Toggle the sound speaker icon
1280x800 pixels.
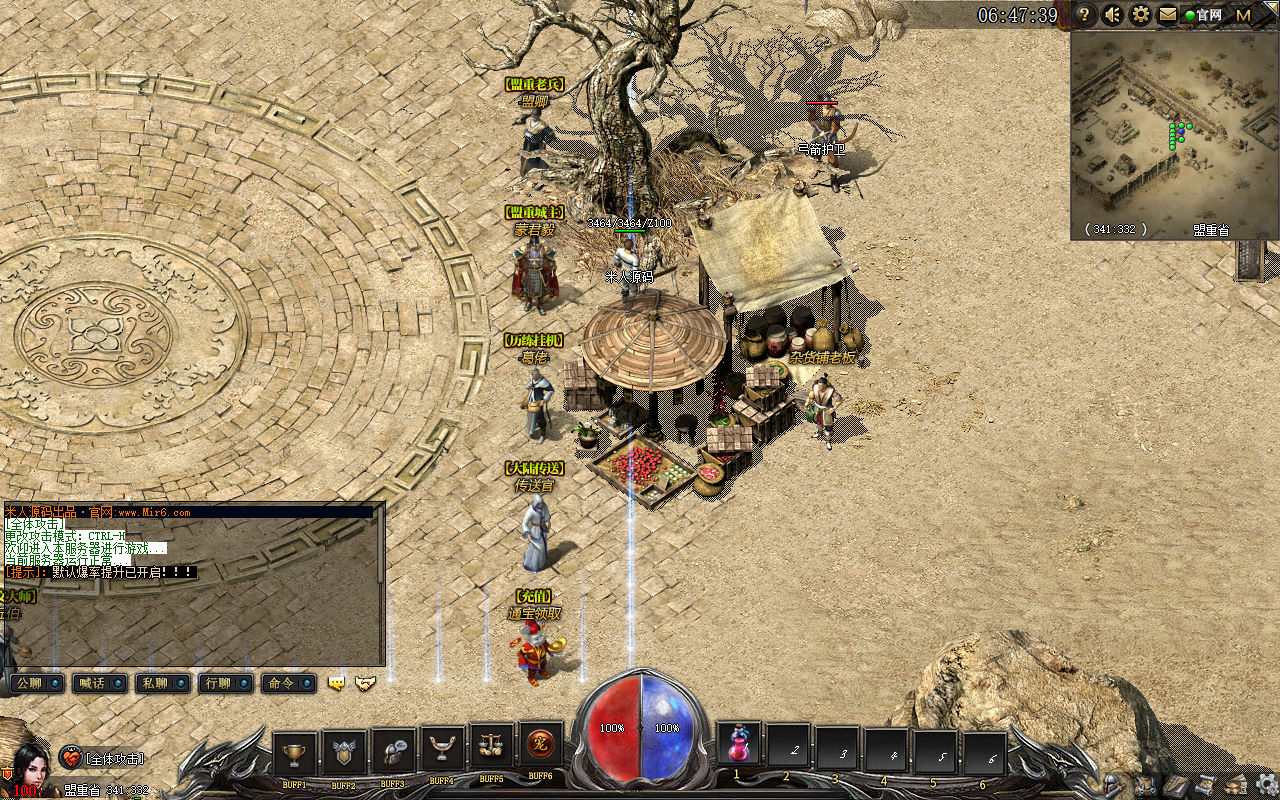point(1112,15)
